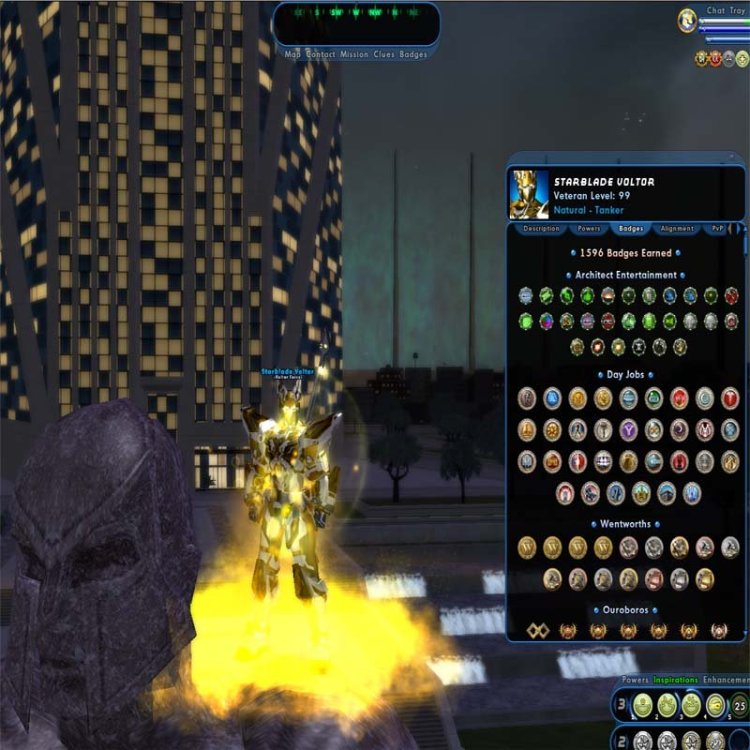
Task: Open the Clues list
Action: [x=385, y=55]
